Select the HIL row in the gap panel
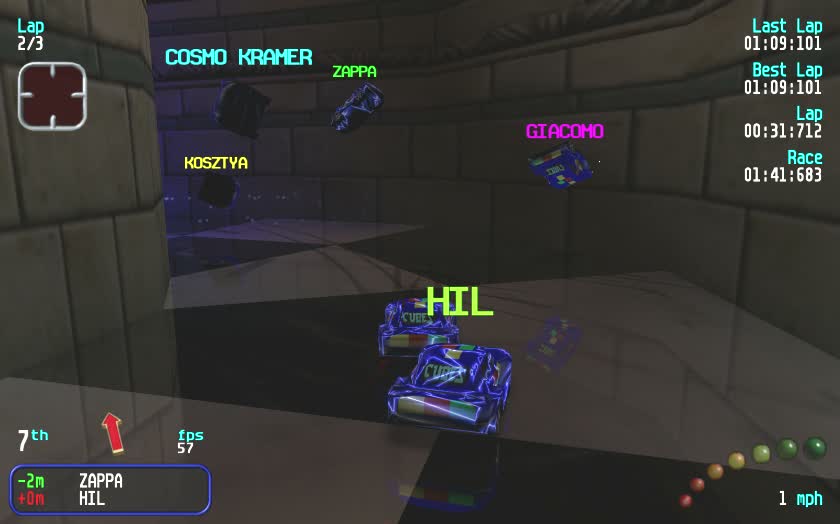 point(109,498)
